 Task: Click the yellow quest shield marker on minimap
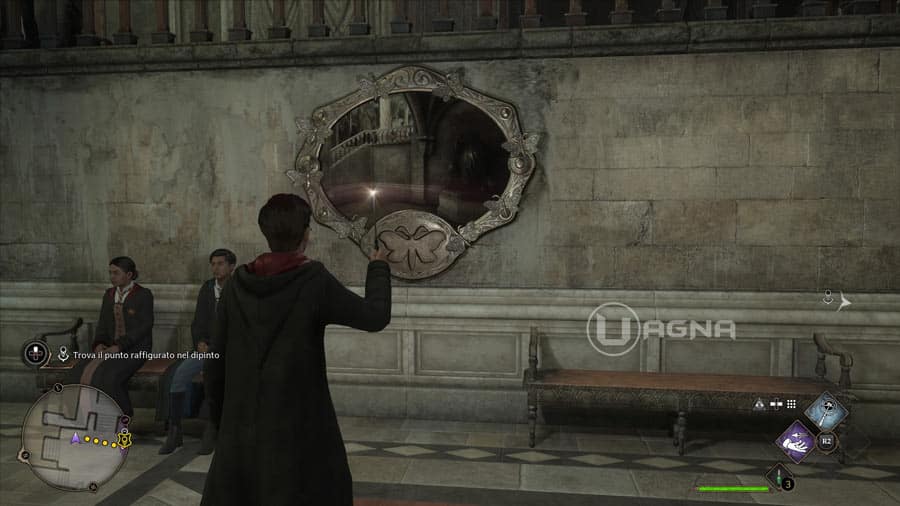click(124, 439)
